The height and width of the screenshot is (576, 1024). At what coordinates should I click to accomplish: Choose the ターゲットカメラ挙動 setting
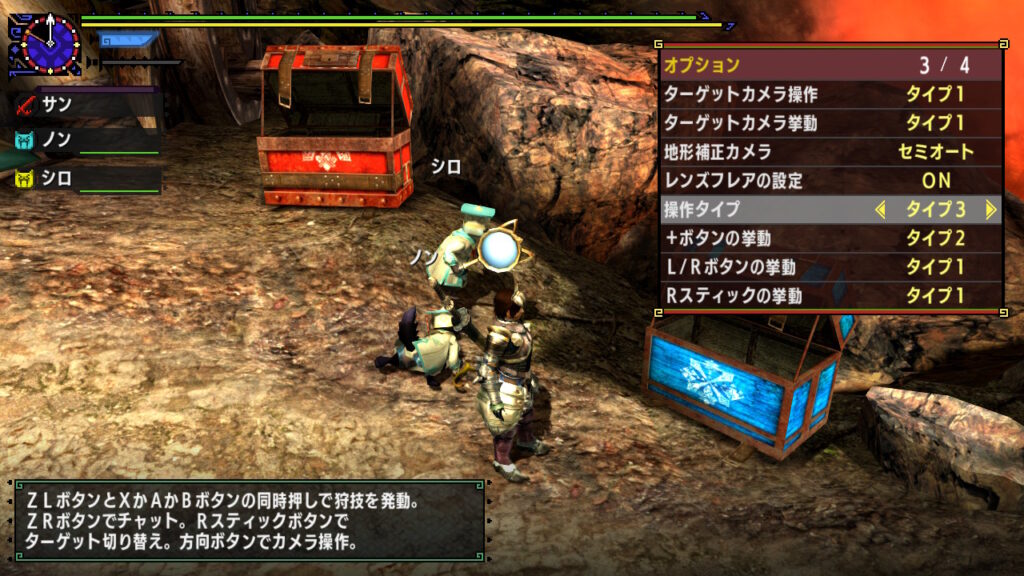point(831,124)
